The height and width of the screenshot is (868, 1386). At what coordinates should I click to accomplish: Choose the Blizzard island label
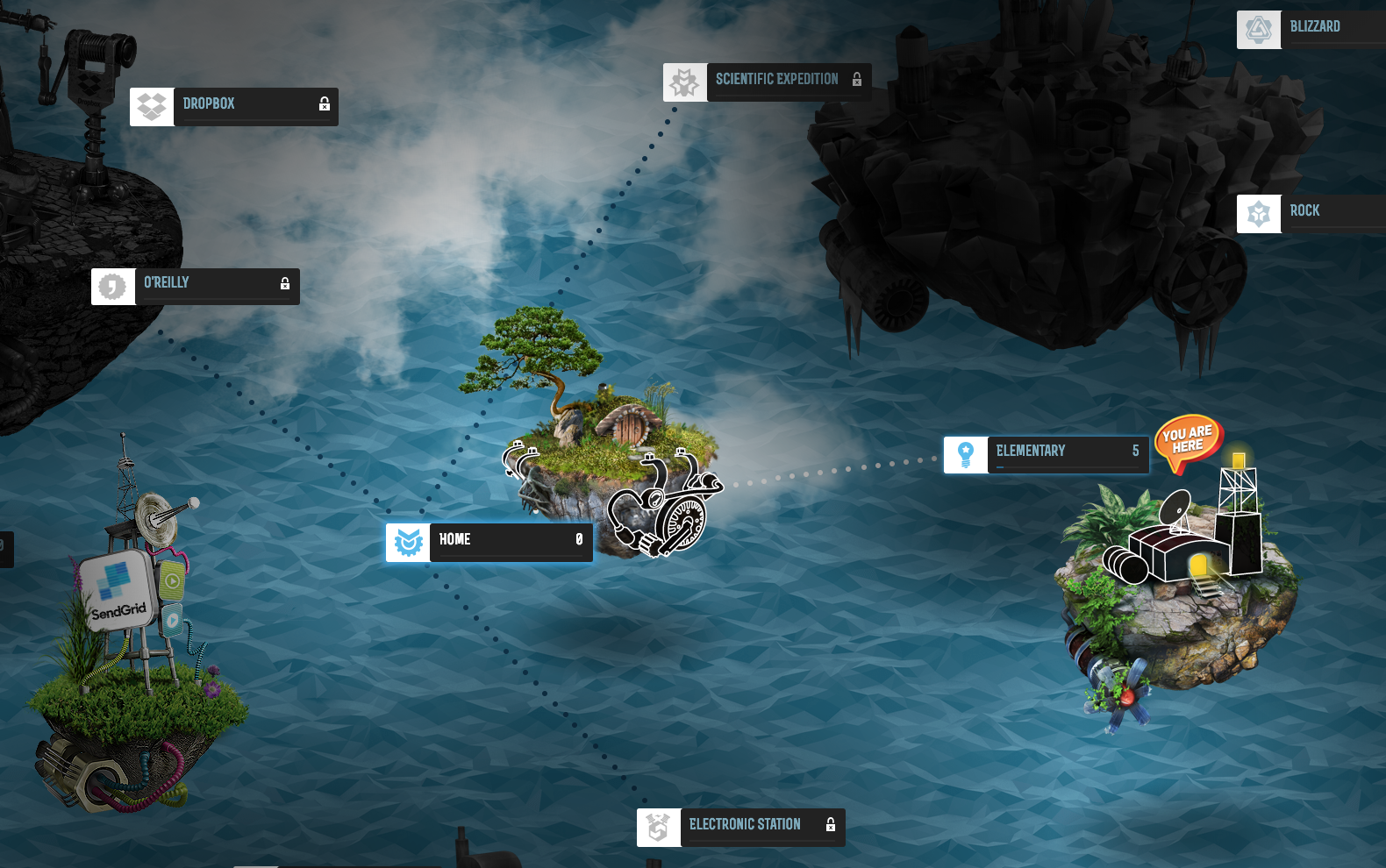click(x=1312, y=29)
